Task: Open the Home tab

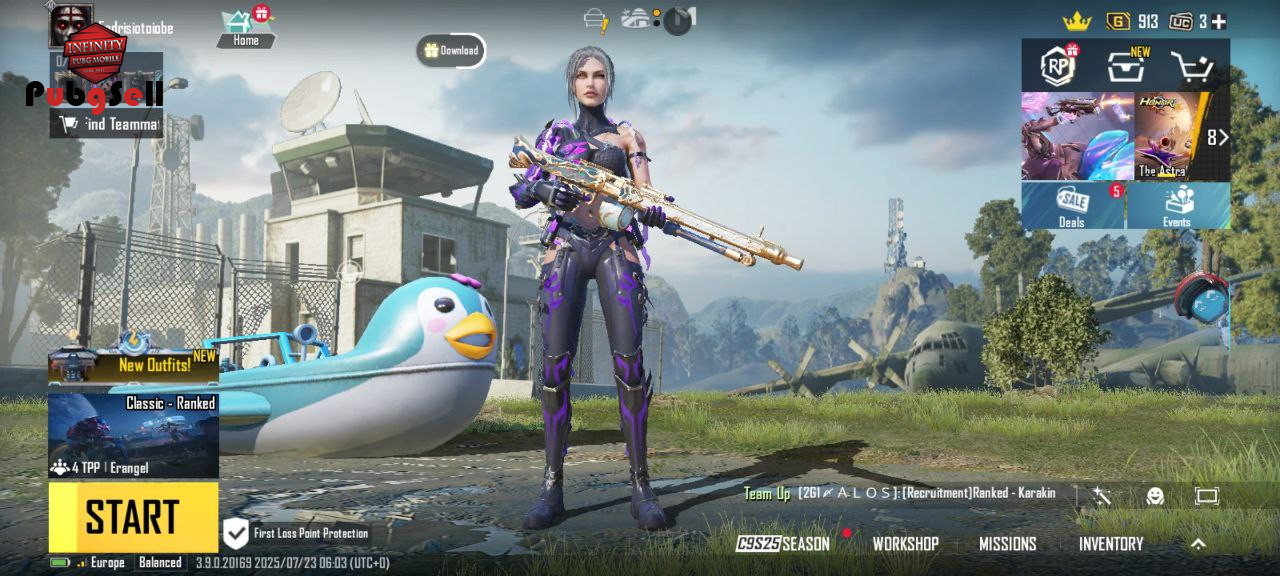Action: (245, 29)
